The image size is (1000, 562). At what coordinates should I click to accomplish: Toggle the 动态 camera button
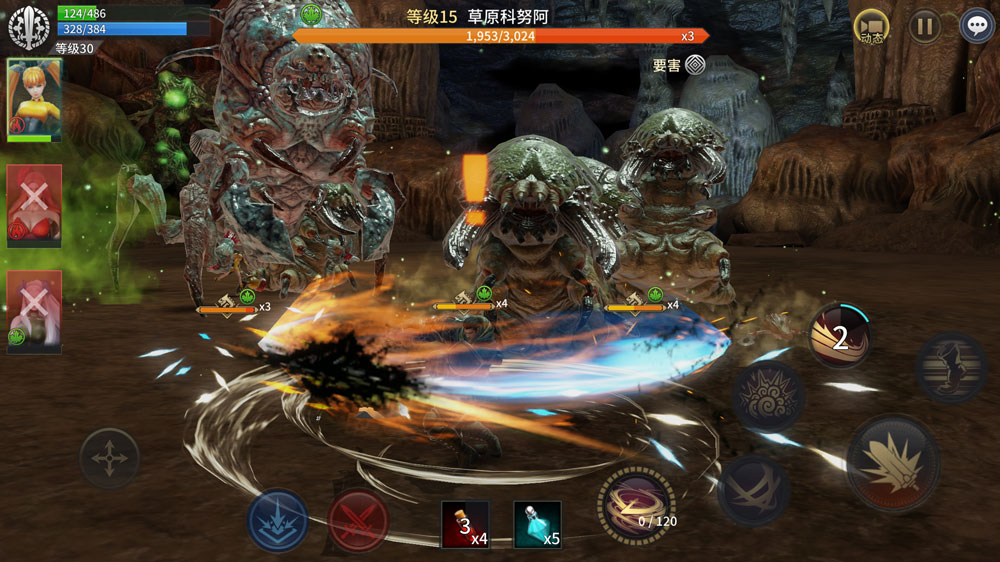(x=872, y=26)
